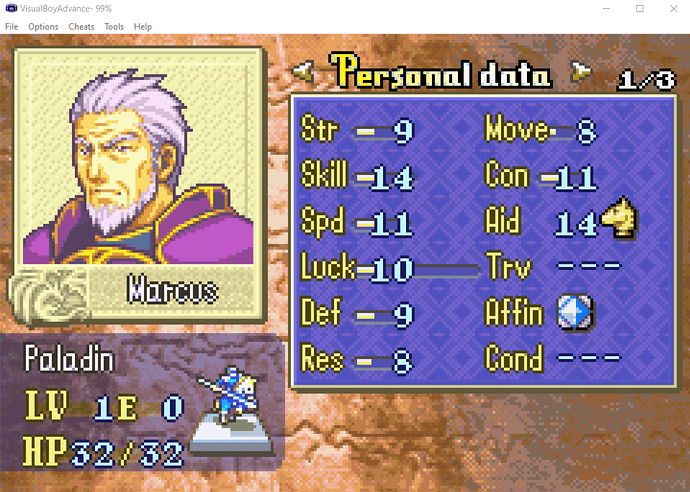Maximize the emulator window
Viewport: 690px width, 492px height.
click(639, 8)
